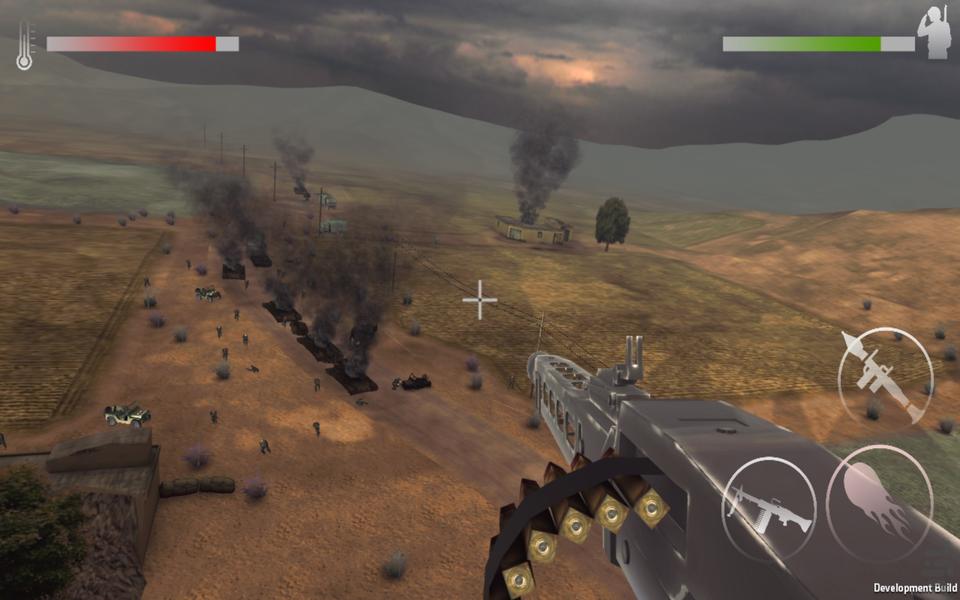The width and height of the screenshot is (960, 600).
Task: Select the RPG rocket launcher weapon
Action: tap(885, 375)
